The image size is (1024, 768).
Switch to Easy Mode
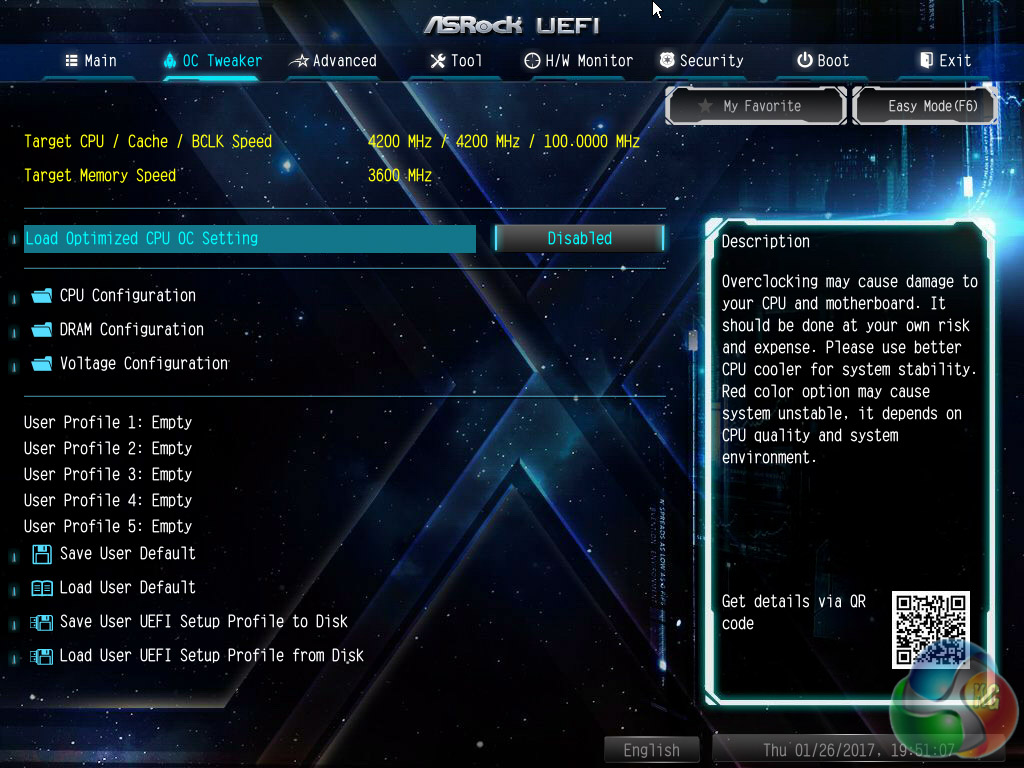[925, 106]
